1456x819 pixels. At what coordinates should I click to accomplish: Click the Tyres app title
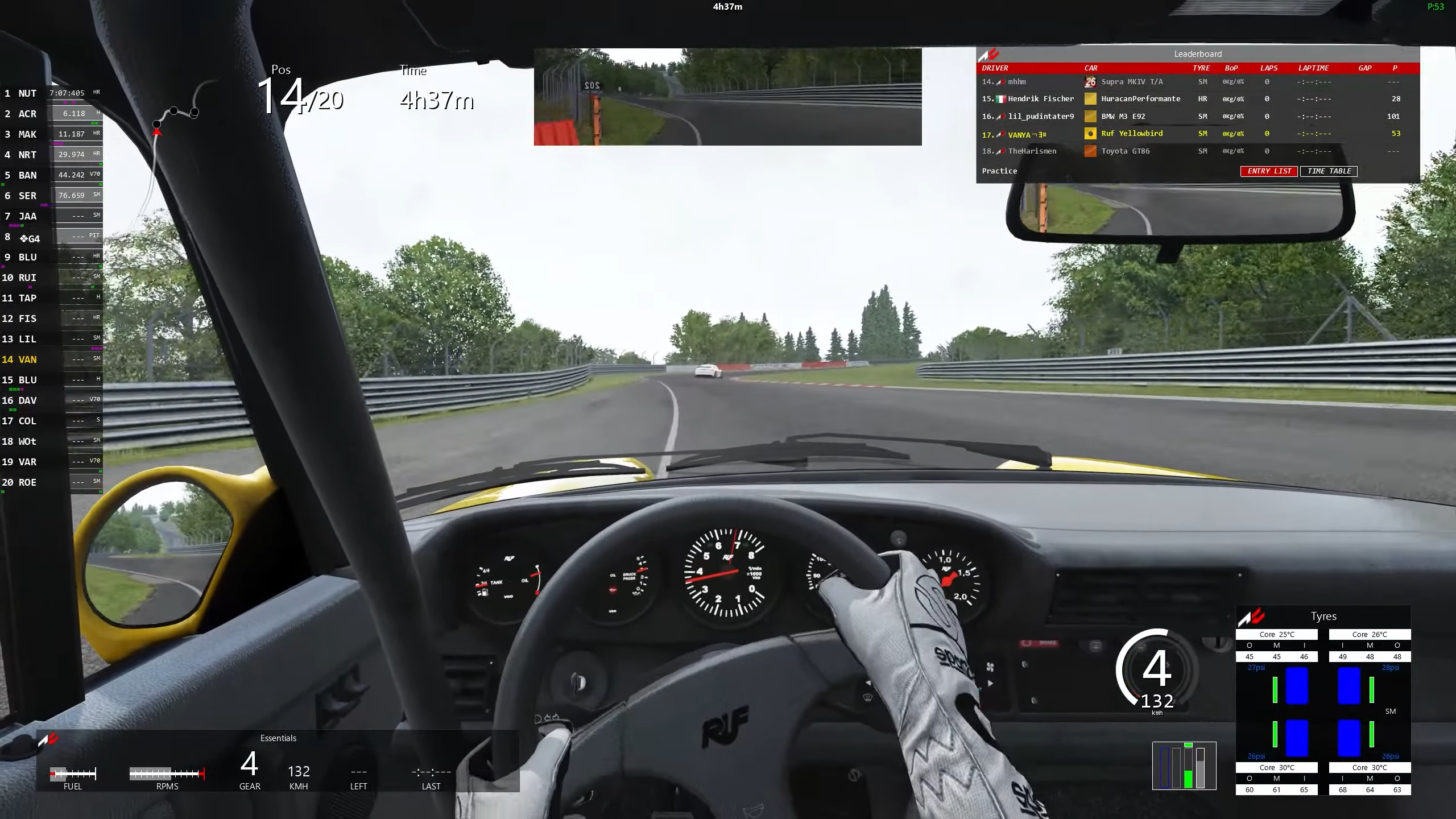coord(1323,617)
